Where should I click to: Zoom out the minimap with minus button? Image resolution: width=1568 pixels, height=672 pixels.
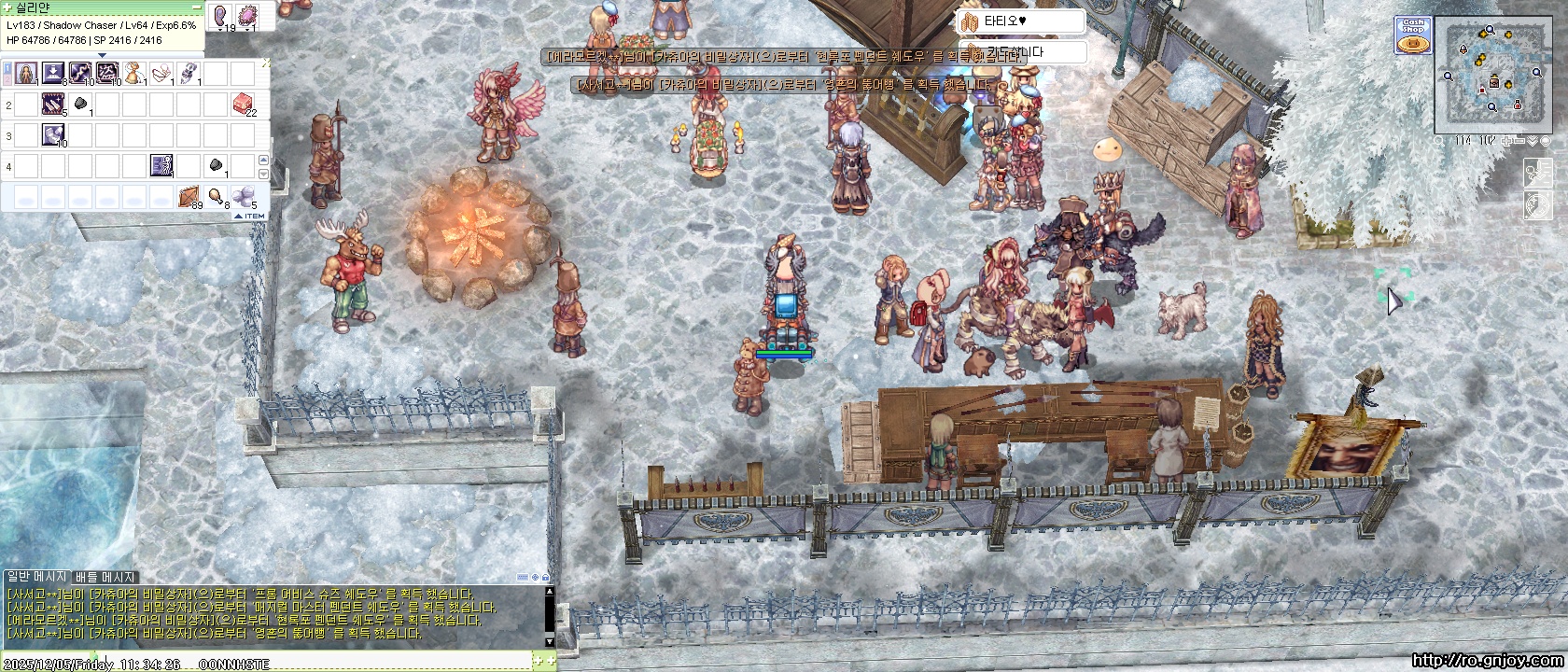(1519, 141)
